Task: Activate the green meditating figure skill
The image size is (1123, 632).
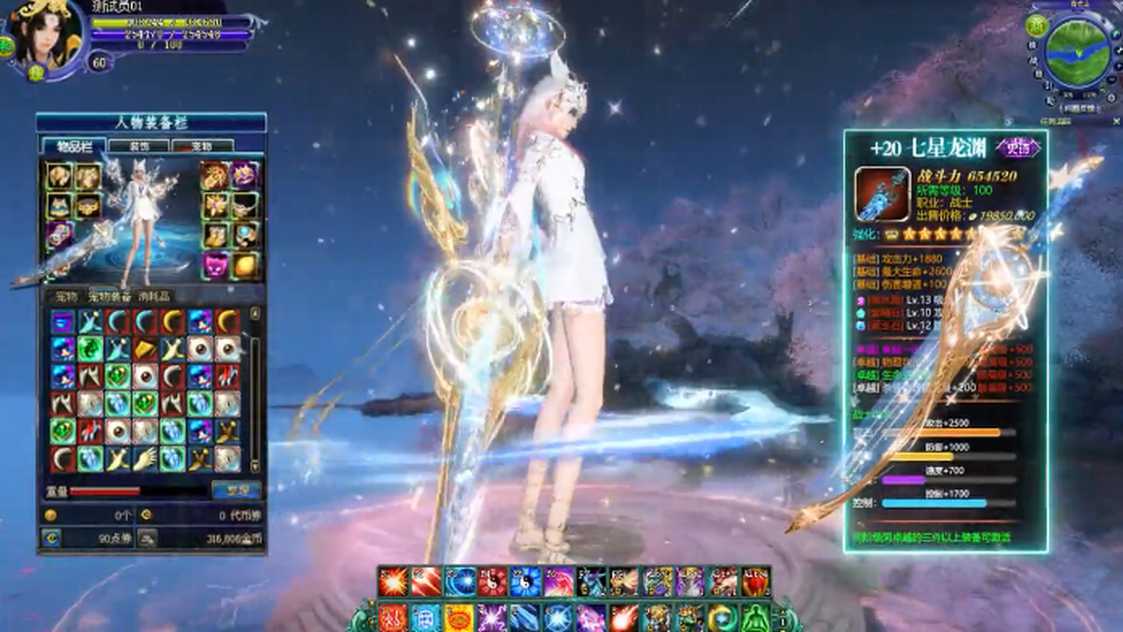Action: coord(755,618)
